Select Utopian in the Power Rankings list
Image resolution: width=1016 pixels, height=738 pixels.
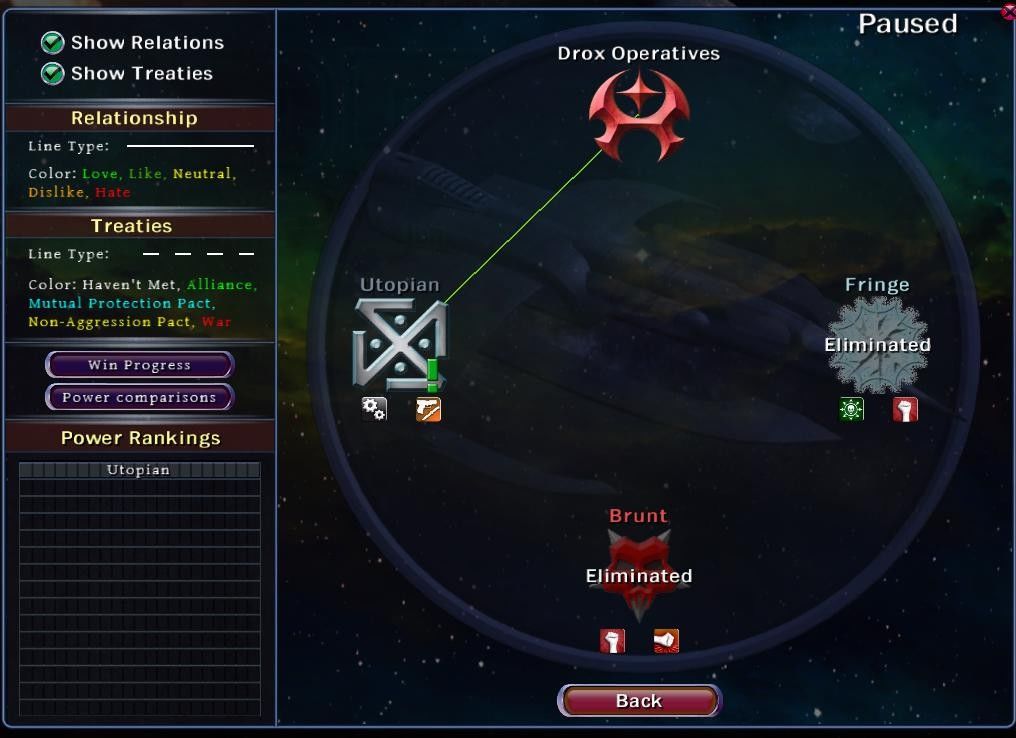[139, 470]
